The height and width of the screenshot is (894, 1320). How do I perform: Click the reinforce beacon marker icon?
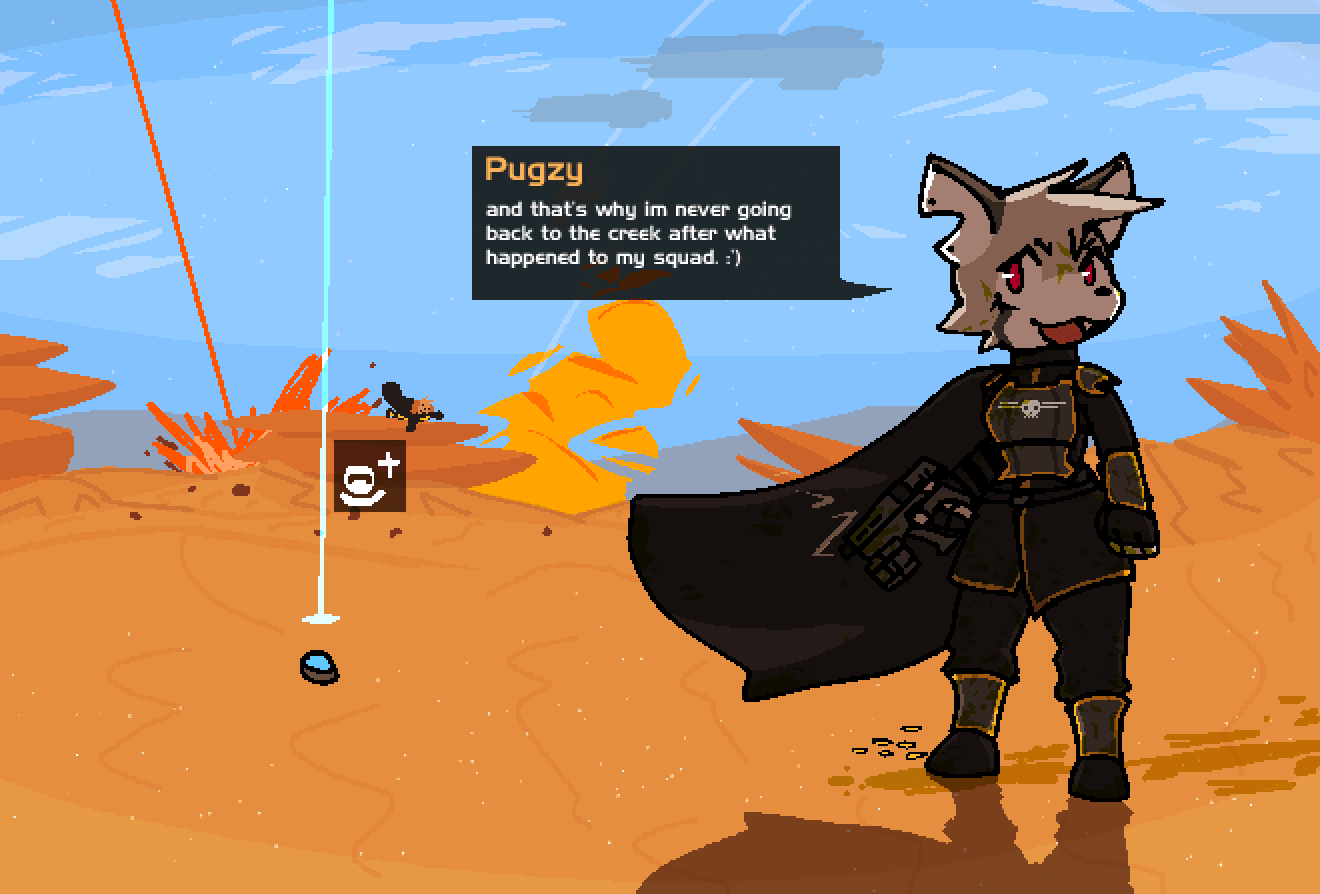pos(369,476)
